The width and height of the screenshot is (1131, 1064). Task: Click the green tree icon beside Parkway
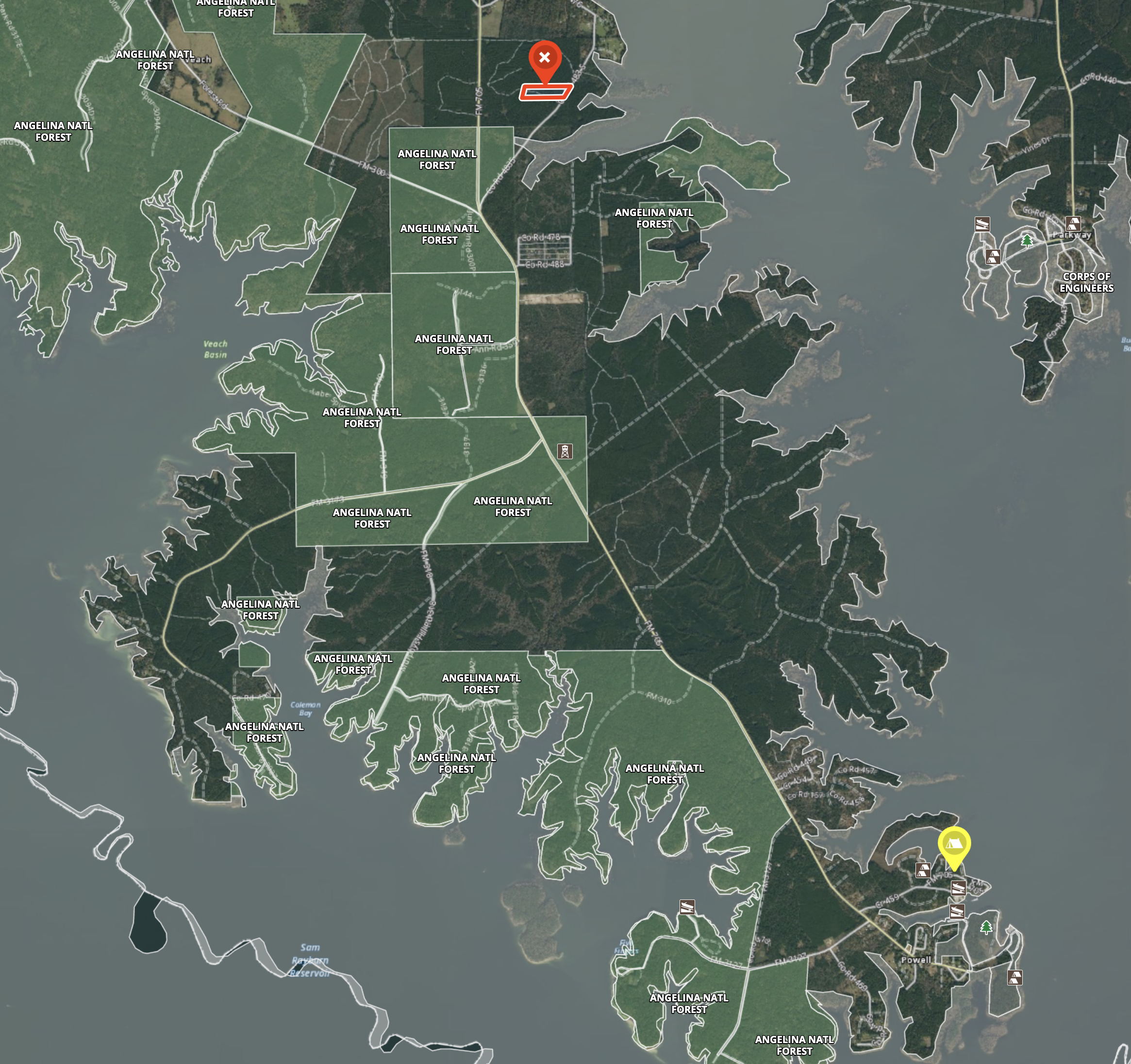(x=1026, y=241)
